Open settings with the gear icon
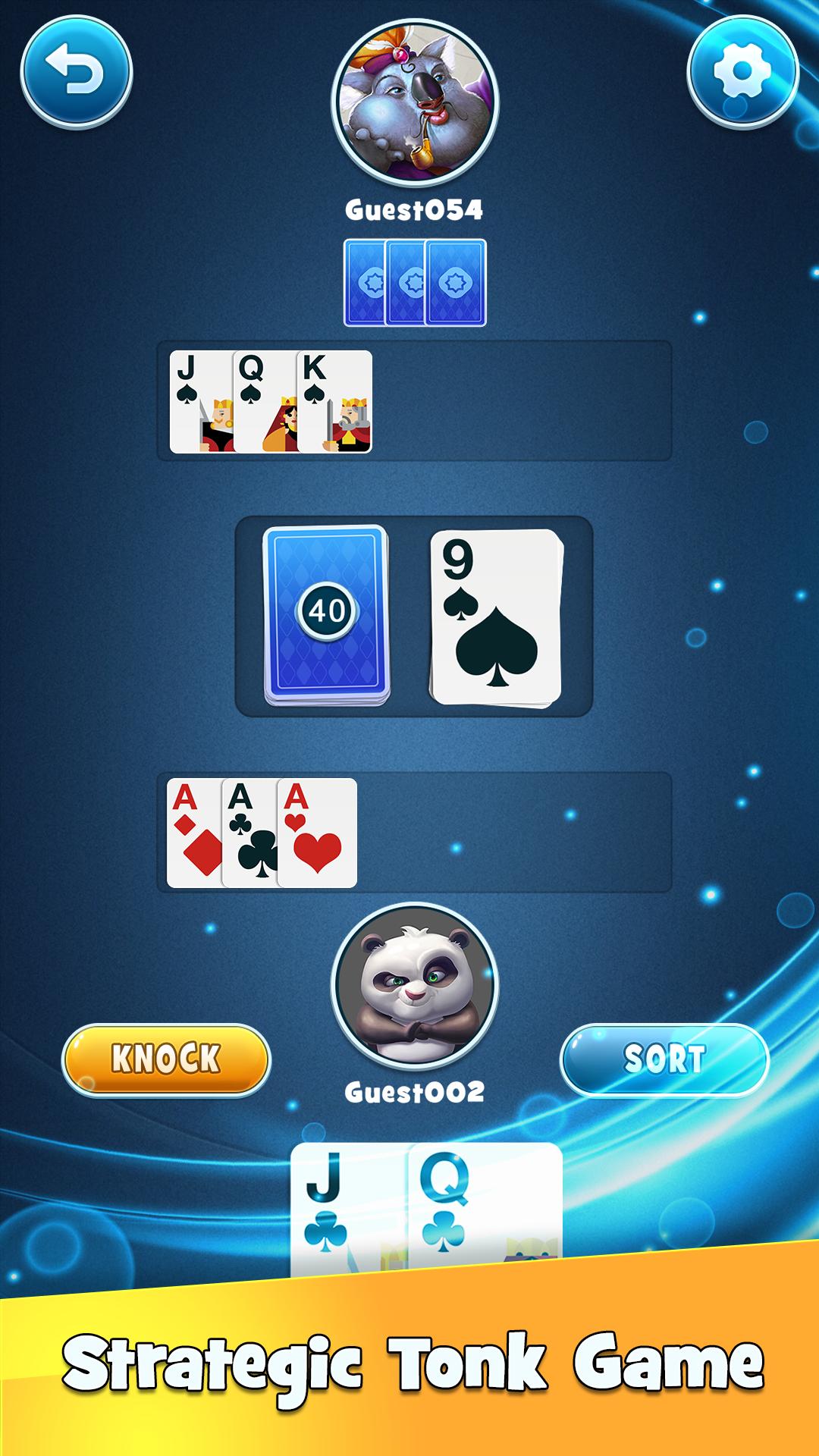The width and height of the screenshot is (819, 1456). pyautogui.click(x=742, y=73)
